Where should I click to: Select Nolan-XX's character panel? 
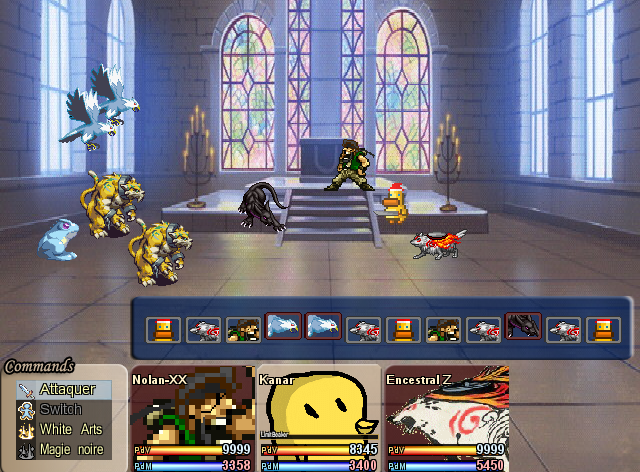click(x=192, y=420)
